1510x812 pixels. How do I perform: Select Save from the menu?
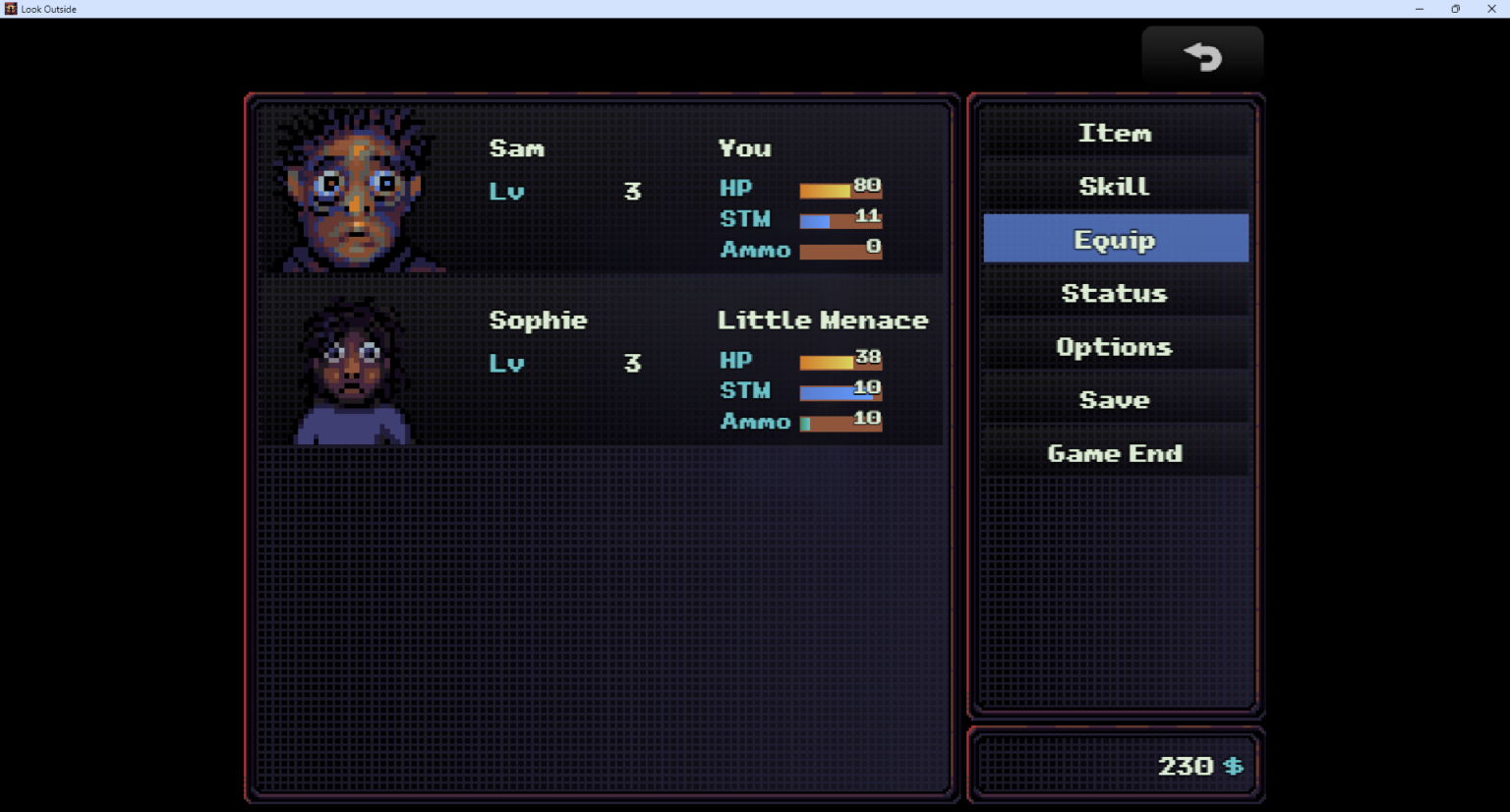coord(1115,399)
